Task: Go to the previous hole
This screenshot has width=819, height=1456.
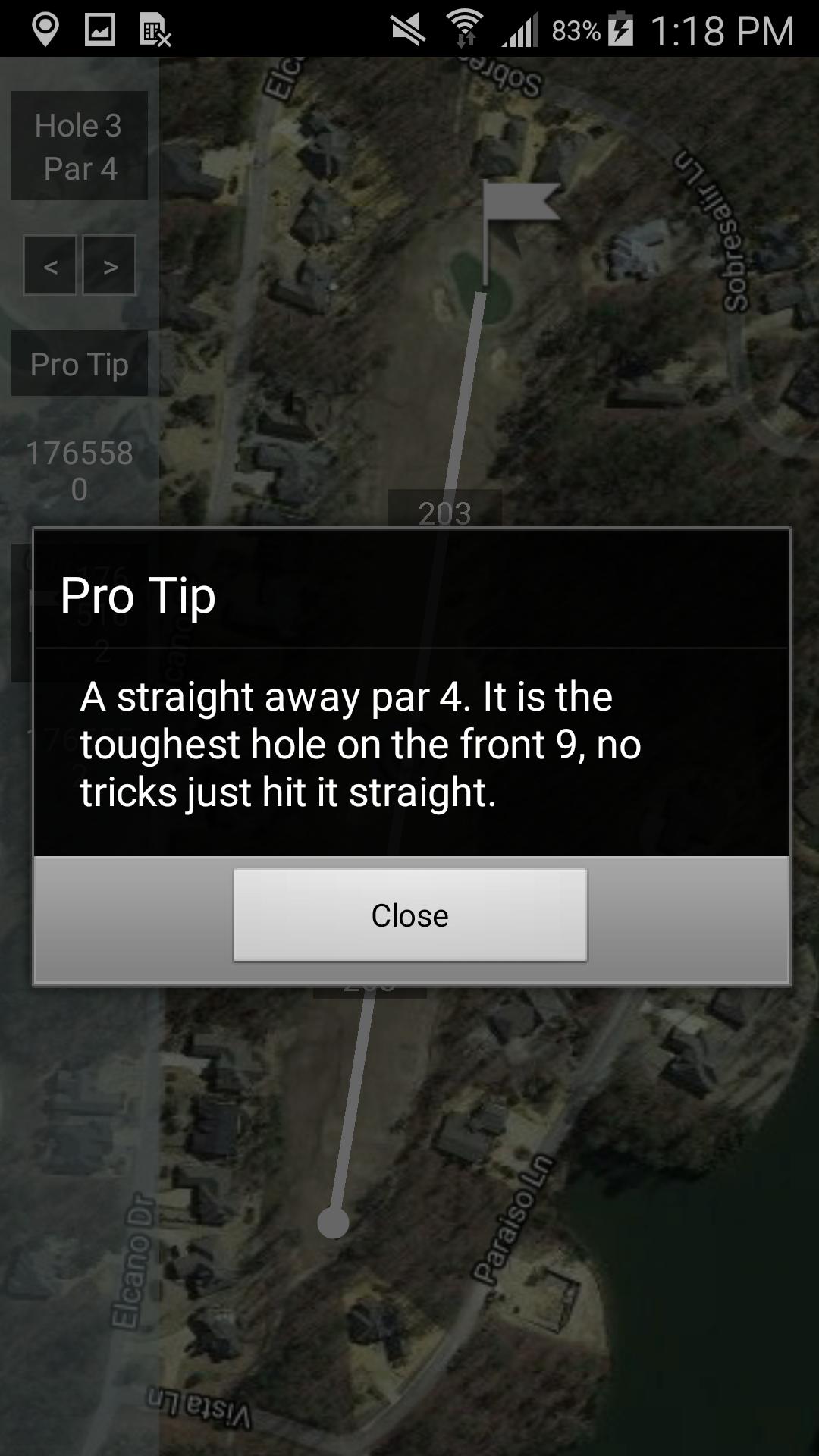Action: (50, 265)
